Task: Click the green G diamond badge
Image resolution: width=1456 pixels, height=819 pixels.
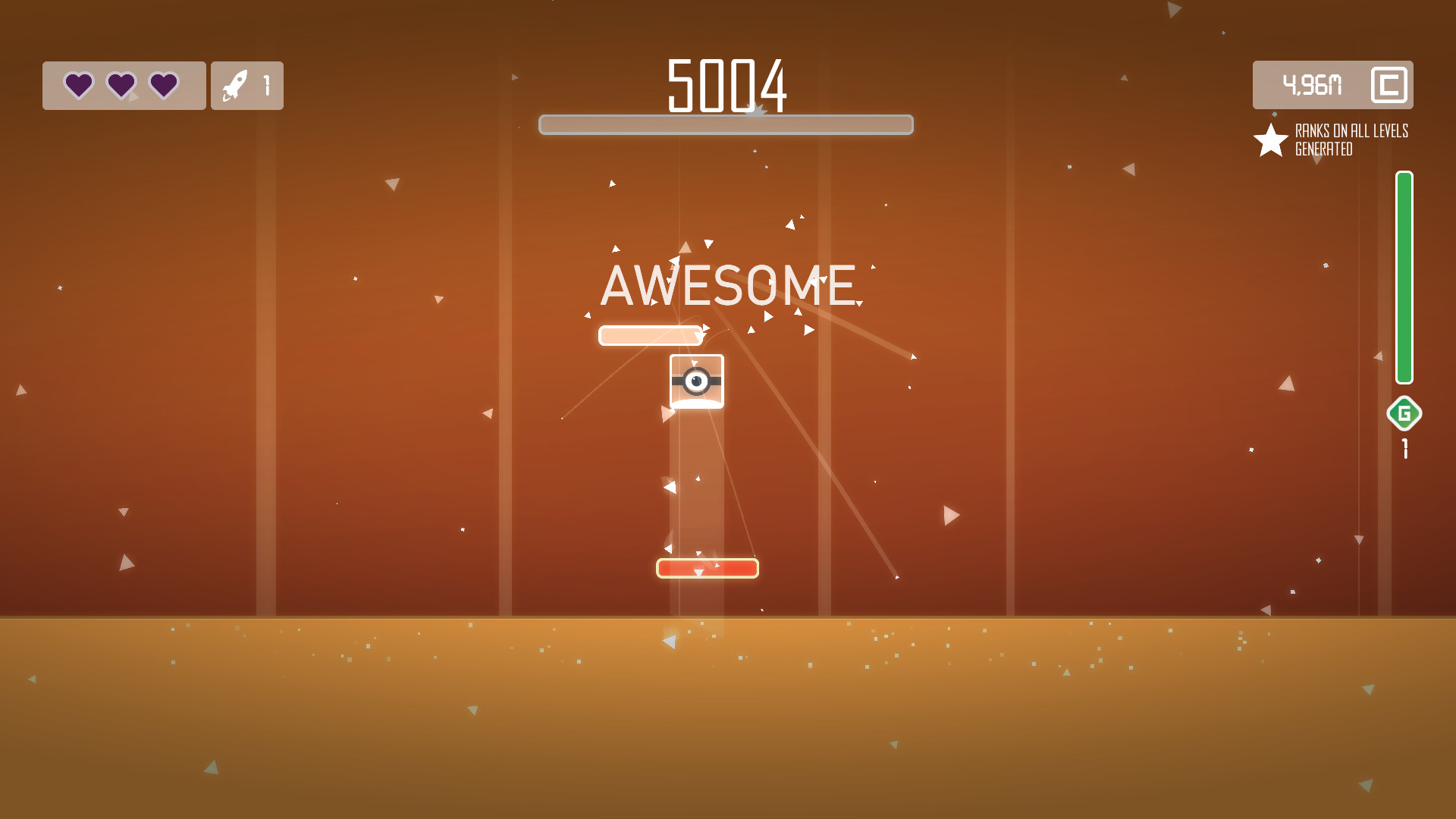Action: tap(1404, 414)
